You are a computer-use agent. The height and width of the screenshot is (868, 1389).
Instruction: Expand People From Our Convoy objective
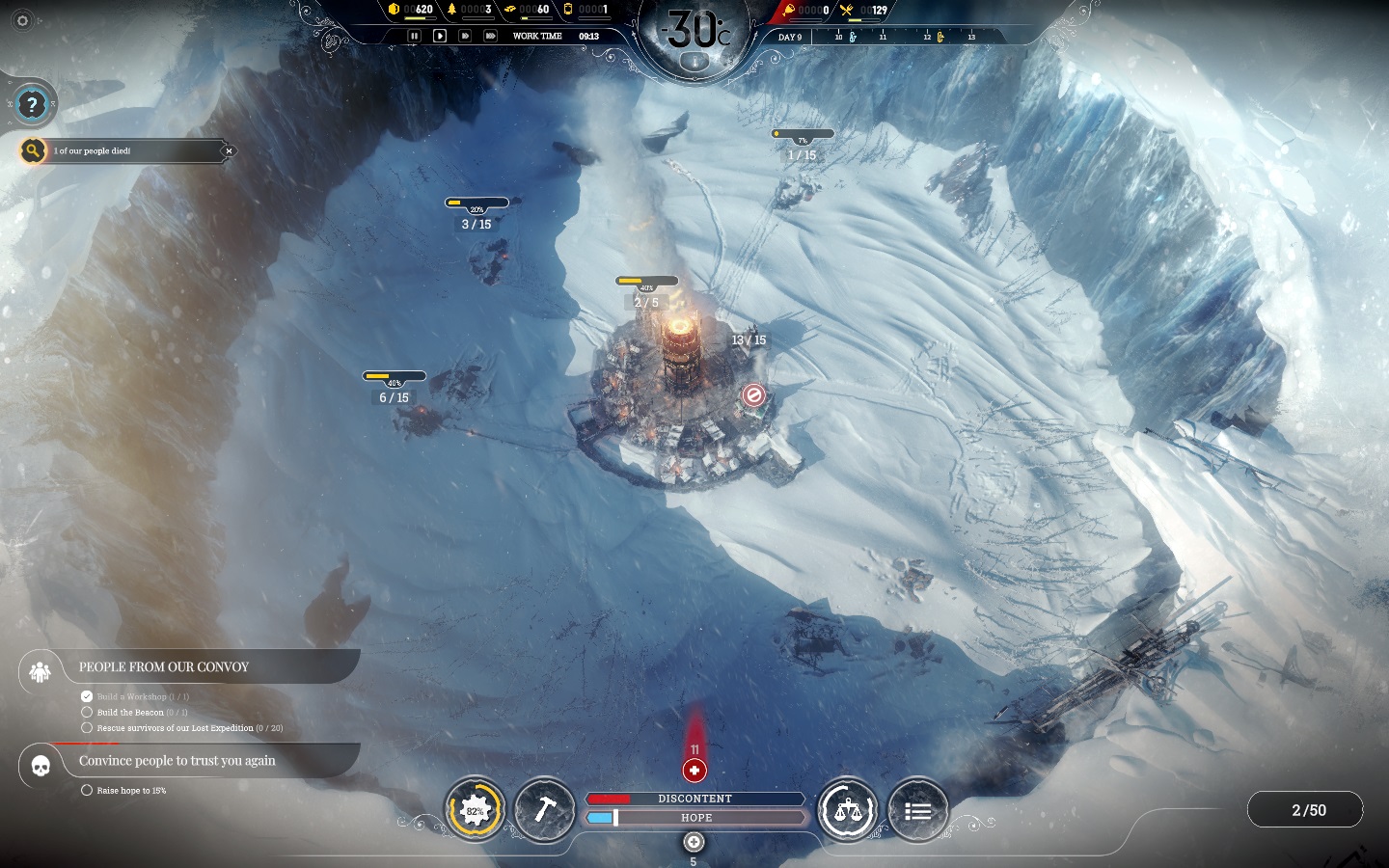[x=164, y=667]
